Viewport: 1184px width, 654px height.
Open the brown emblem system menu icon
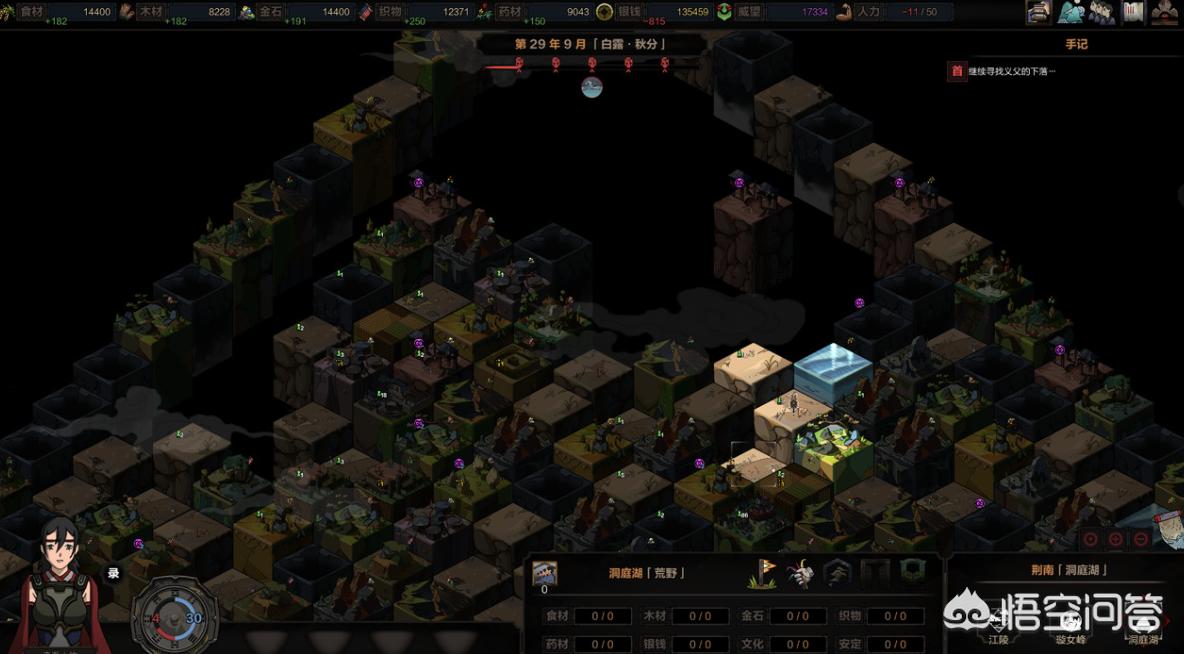click(1165, 12)
